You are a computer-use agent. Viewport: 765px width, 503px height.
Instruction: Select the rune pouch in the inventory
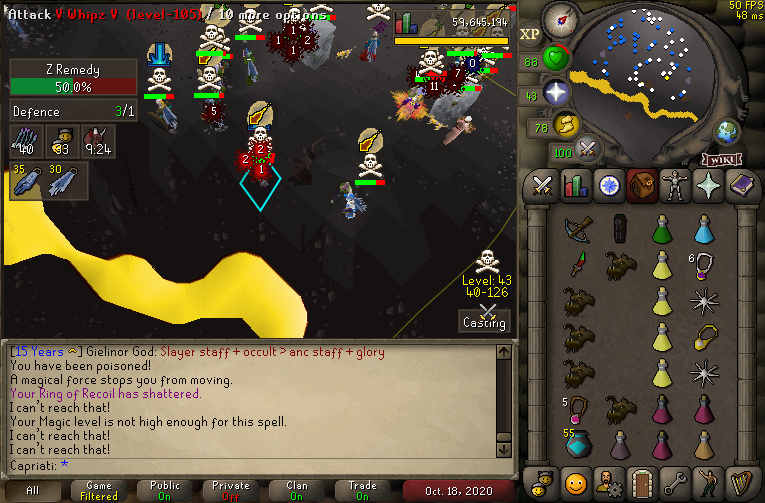[x=577, y=445]
